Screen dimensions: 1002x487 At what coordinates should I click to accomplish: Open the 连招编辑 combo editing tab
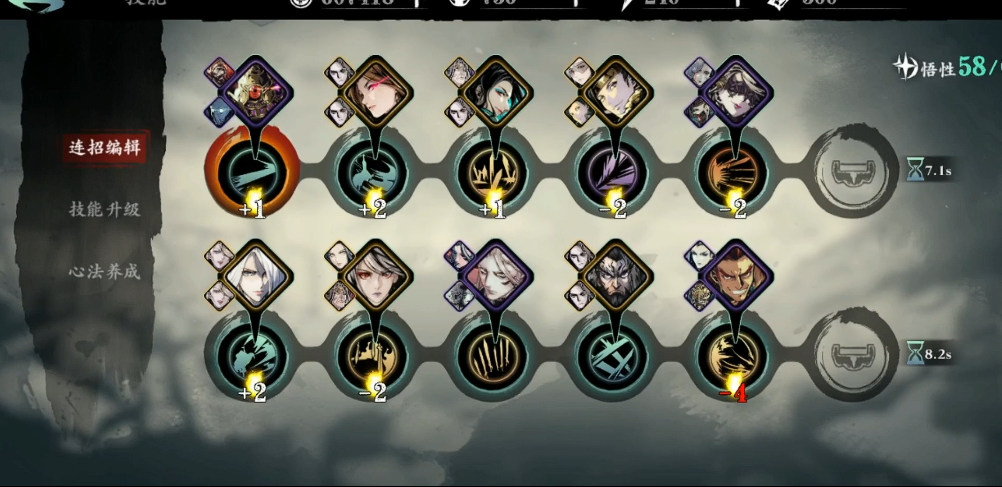(104, 149)
